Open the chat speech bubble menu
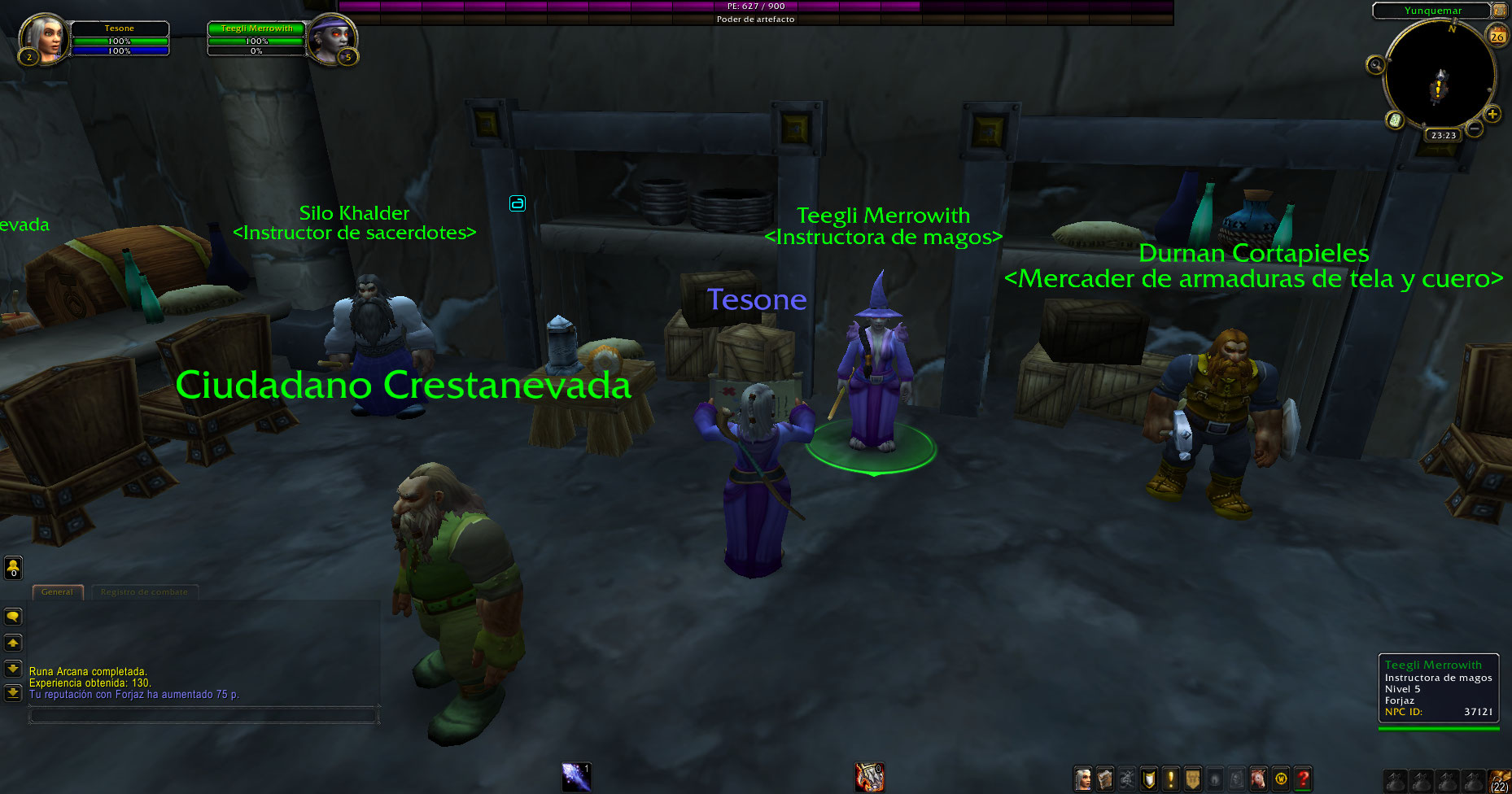The width and height of the screenshot is (1512, 794). pyautogui.click(x=13, y=617)
